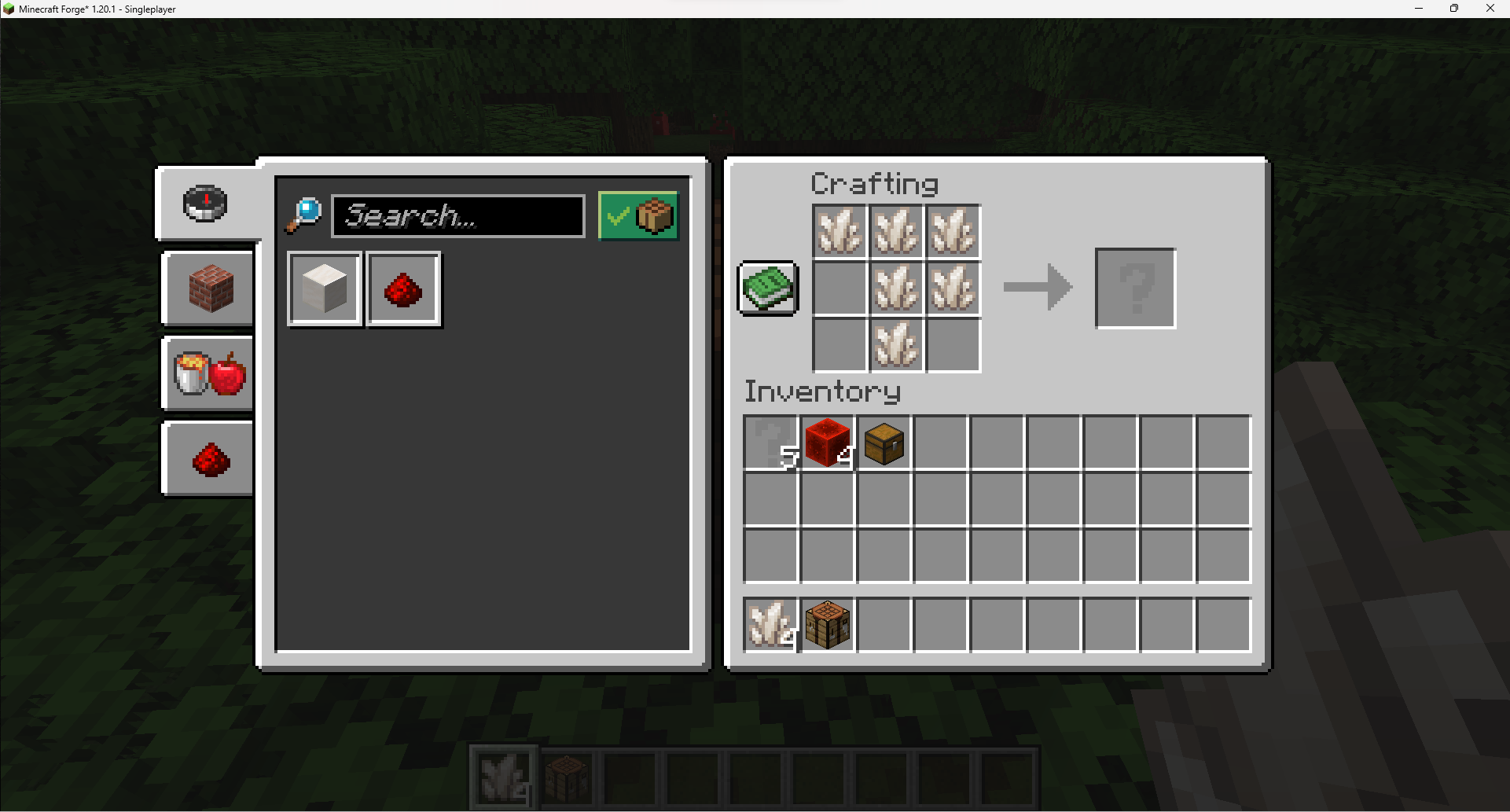Pick the redstone dust recipe result
Screen dimensions: 1510x812
click(x=402, y=288)
